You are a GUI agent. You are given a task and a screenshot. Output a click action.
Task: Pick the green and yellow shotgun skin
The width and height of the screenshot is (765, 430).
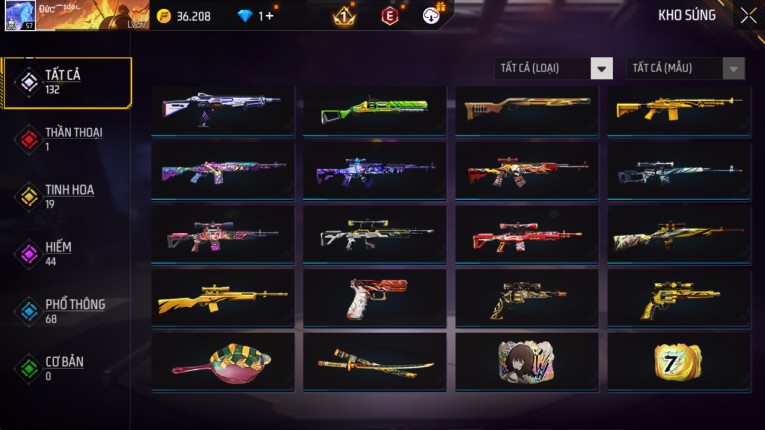(375, 110)
